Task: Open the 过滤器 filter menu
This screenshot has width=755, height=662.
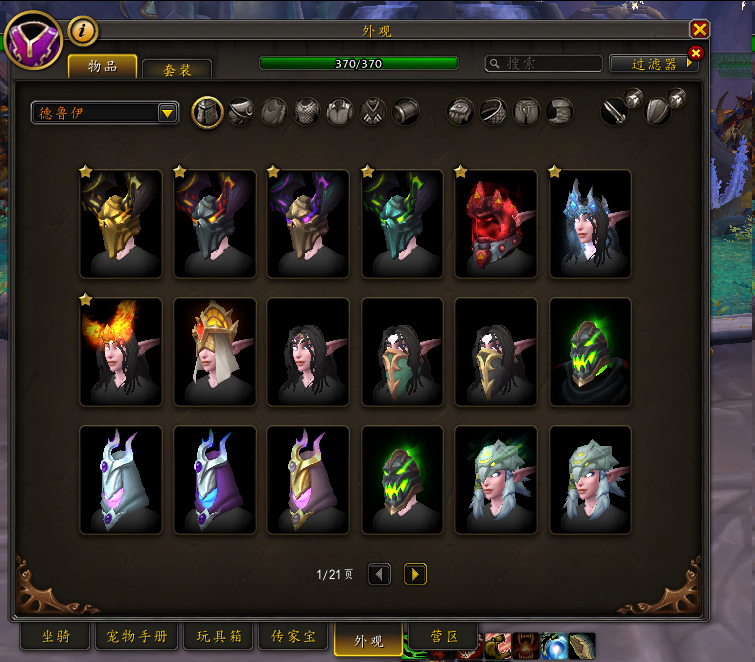Action: point(654,63)
